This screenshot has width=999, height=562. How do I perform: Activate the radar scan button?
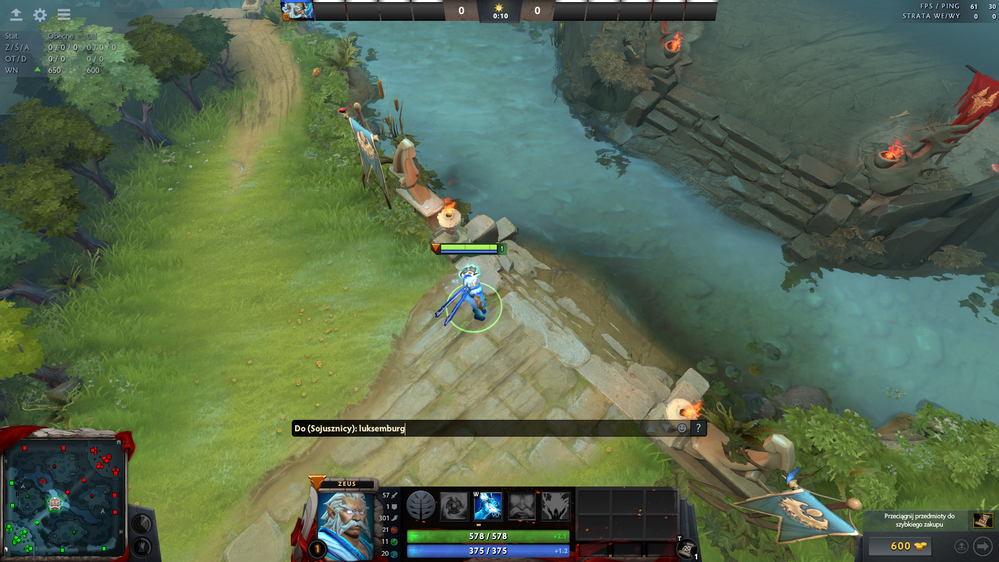(141, 522)
